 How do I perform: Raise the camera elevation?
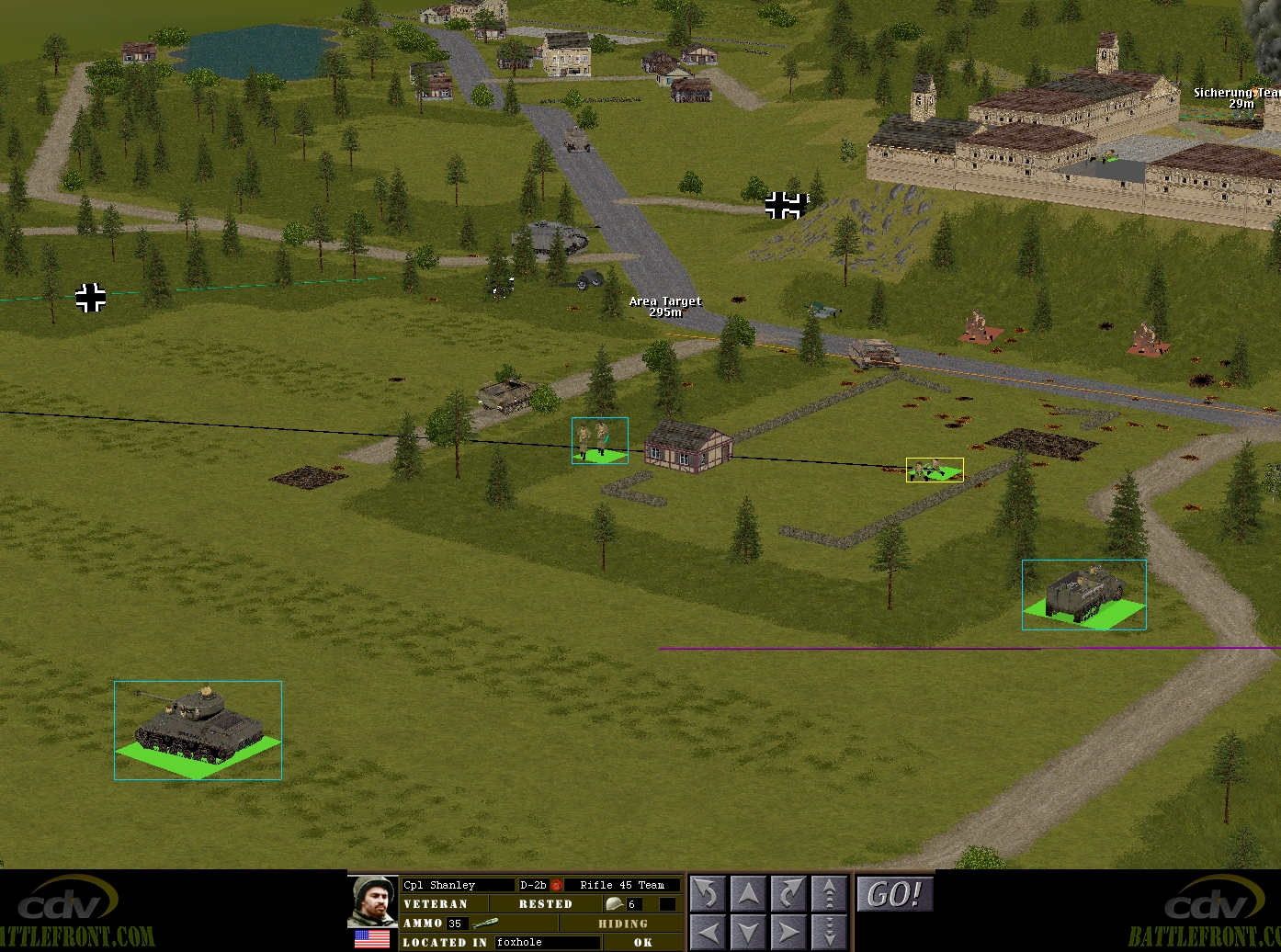point(829,894)
